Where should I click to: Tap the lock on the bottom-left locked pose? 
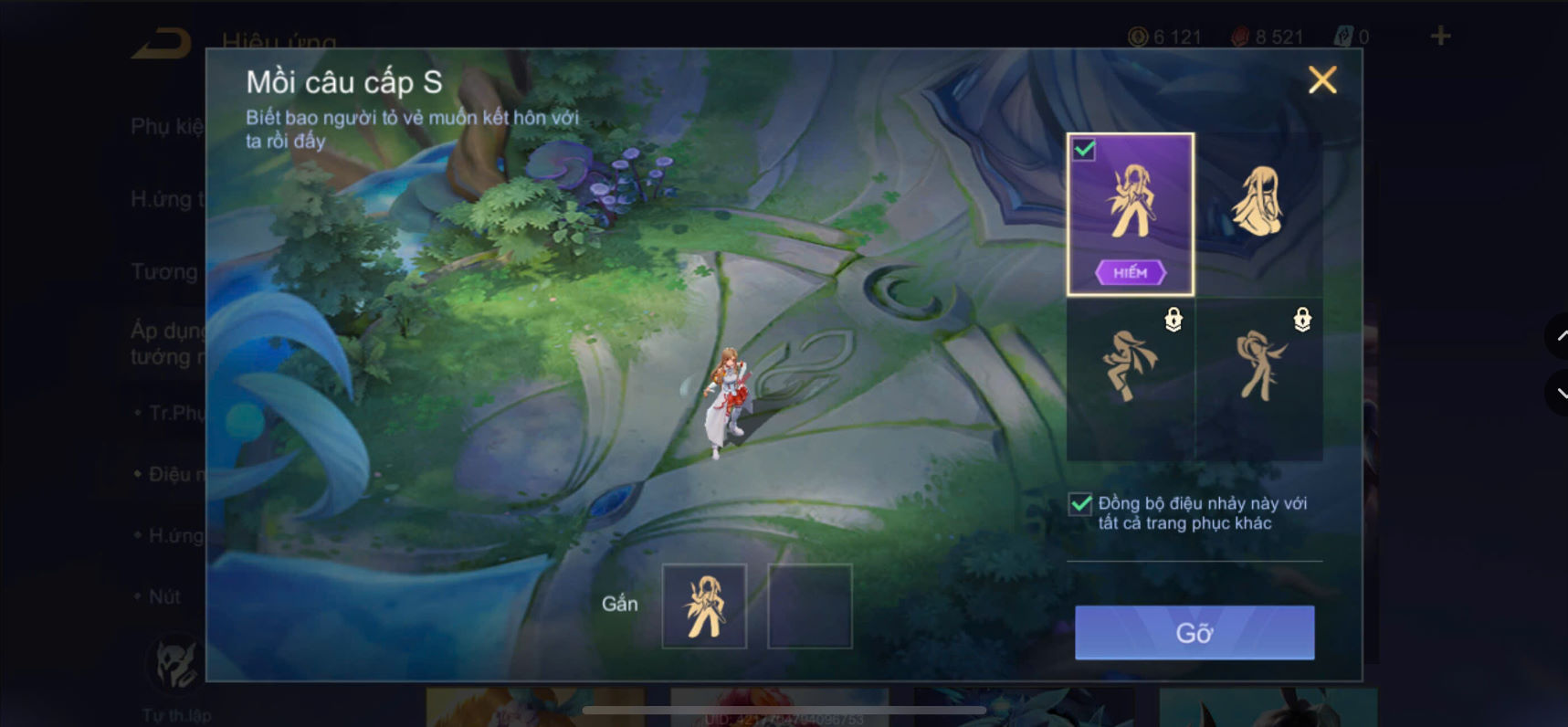pos(1173,321)
